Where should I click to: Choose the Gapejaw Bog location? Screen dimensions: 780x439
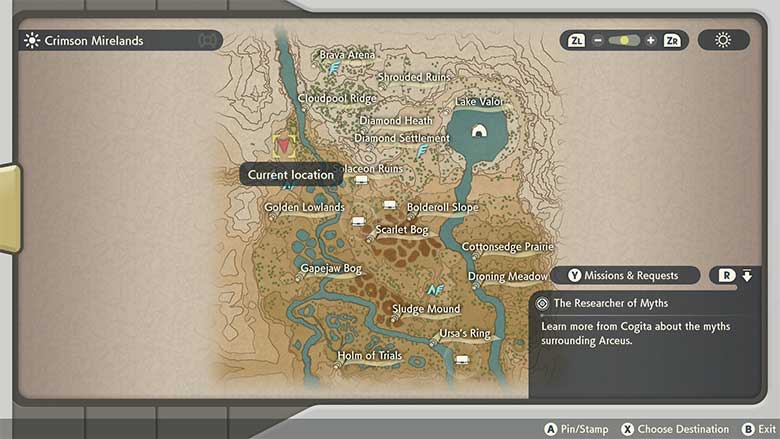coord(331,269)
